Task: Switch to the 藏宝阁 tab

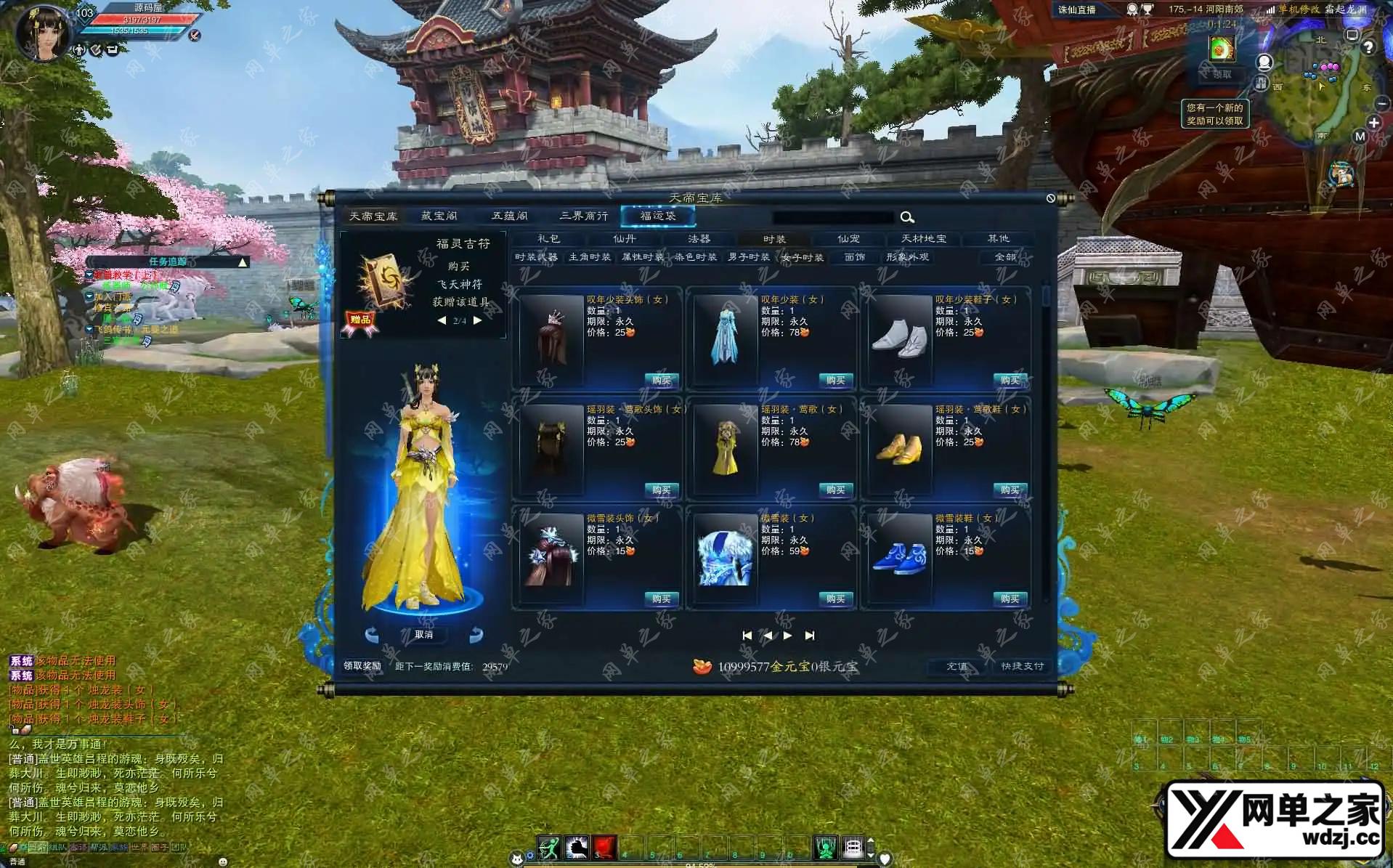Action: click(439, 216)
